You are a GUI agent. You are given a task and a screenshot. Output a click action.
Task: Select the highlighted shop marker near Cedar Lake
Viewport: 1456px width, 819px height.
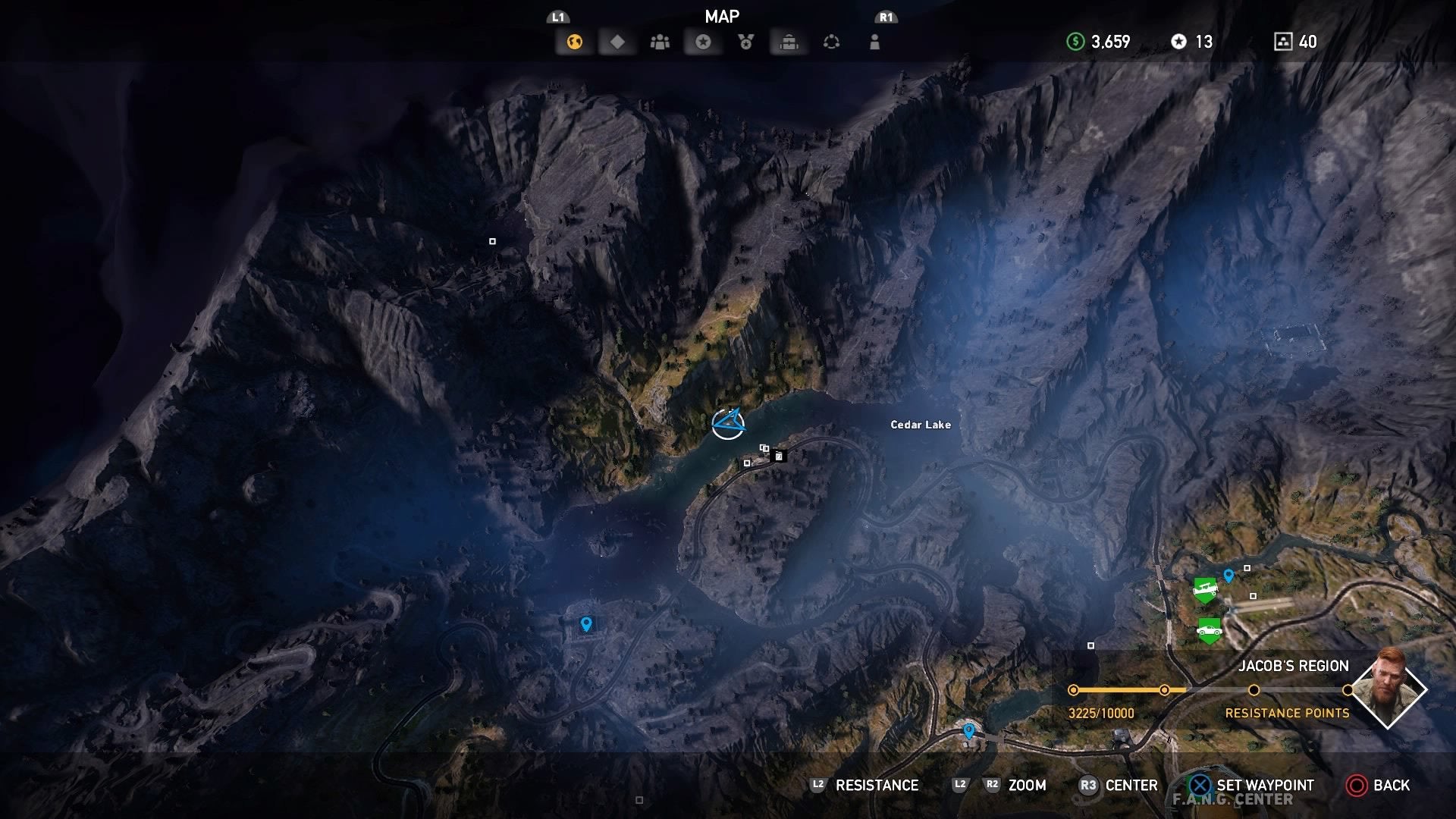coord(778,456)
